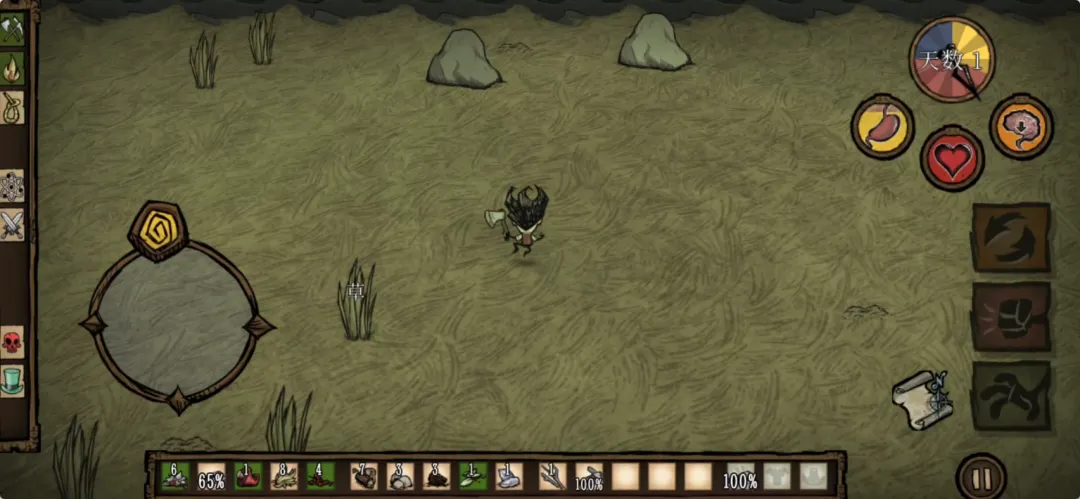Tap the swirl action button
The image size is (1080, 499).
pos(1011,237)
